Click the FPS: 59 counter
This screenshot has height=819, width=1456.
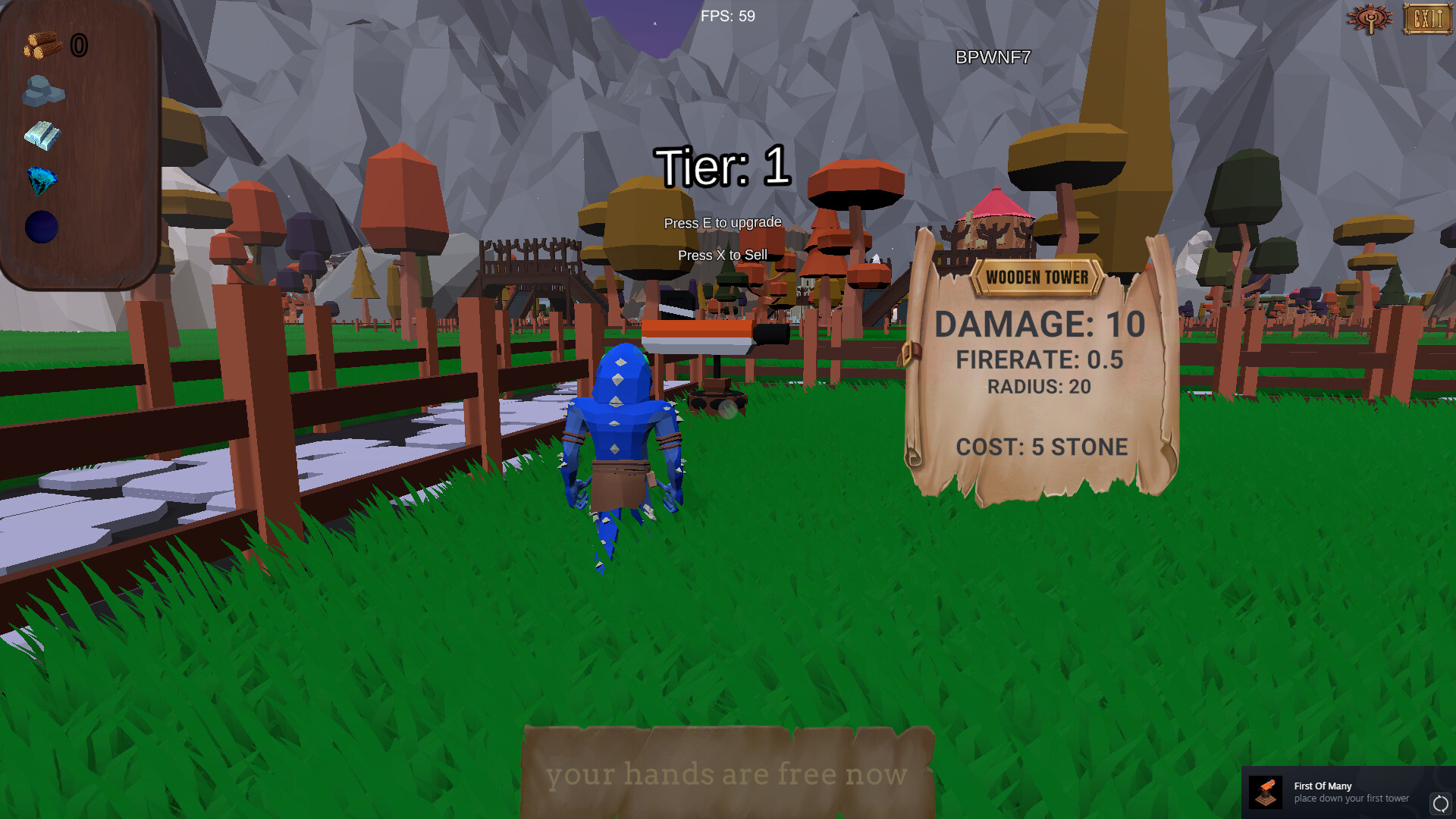coord(726,15)
